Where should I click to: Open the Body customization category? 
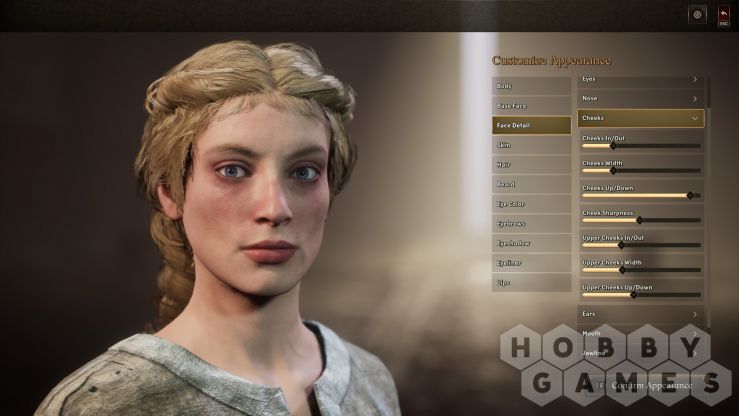531,86
